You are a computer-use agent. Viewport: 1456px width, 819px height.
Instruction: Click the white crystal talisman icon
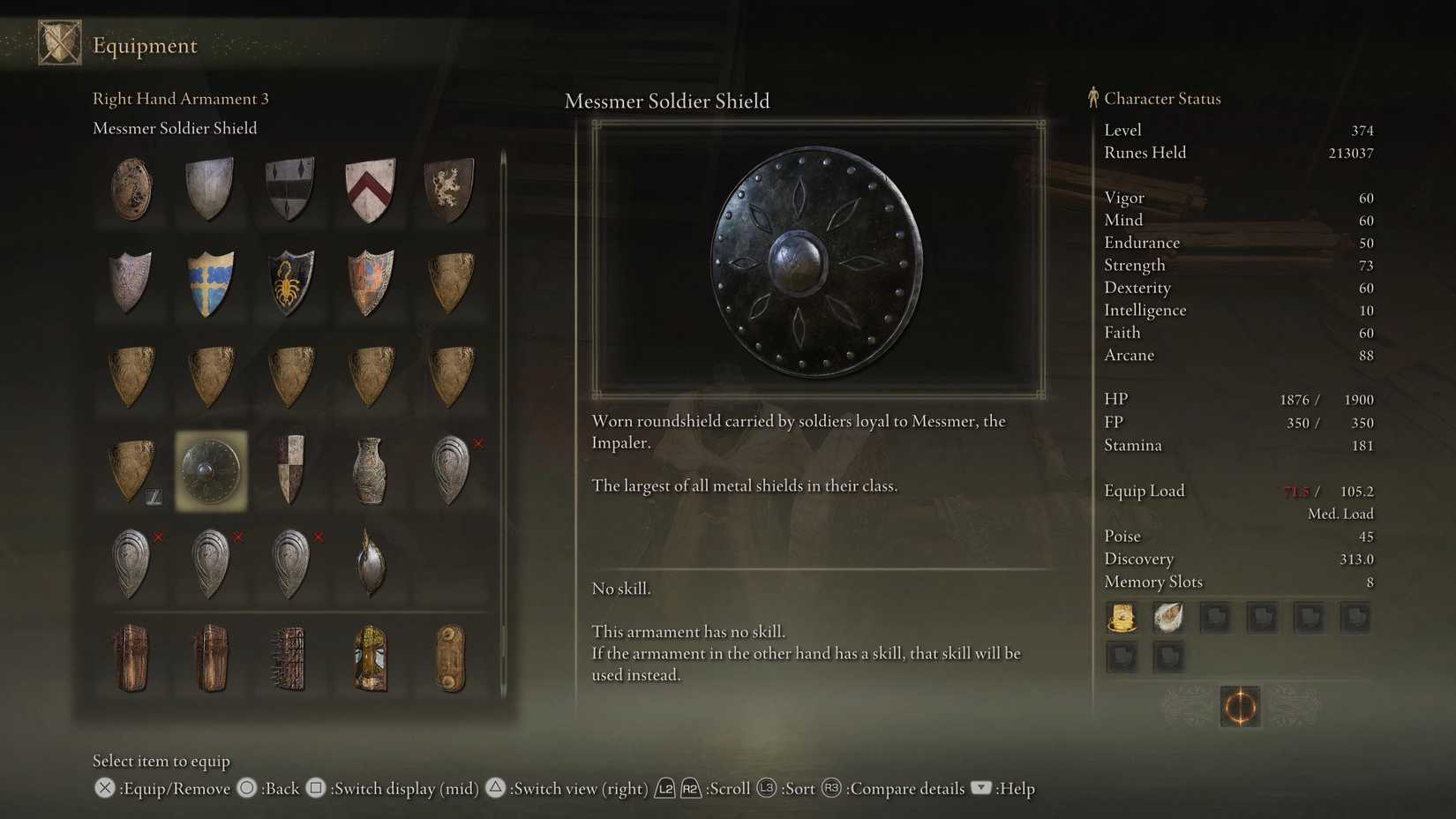[1168, 618]
